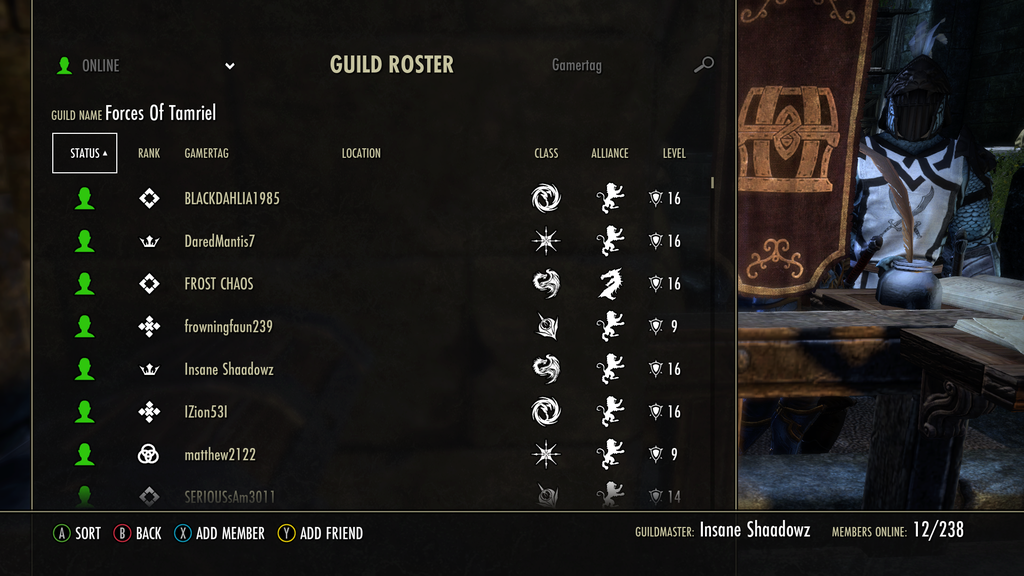Select BLACKDAHLIA1985 in the roster
The width and height of the screenshot is (1024, 576).
tap(232, 198)
